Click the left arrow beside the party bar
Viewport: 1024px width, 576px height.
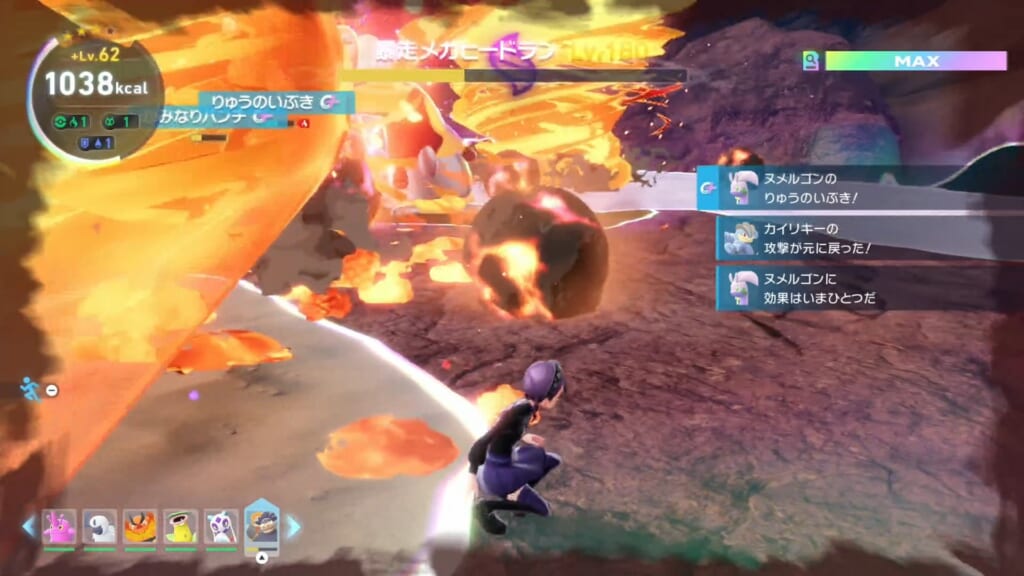(x=29, y=526)
